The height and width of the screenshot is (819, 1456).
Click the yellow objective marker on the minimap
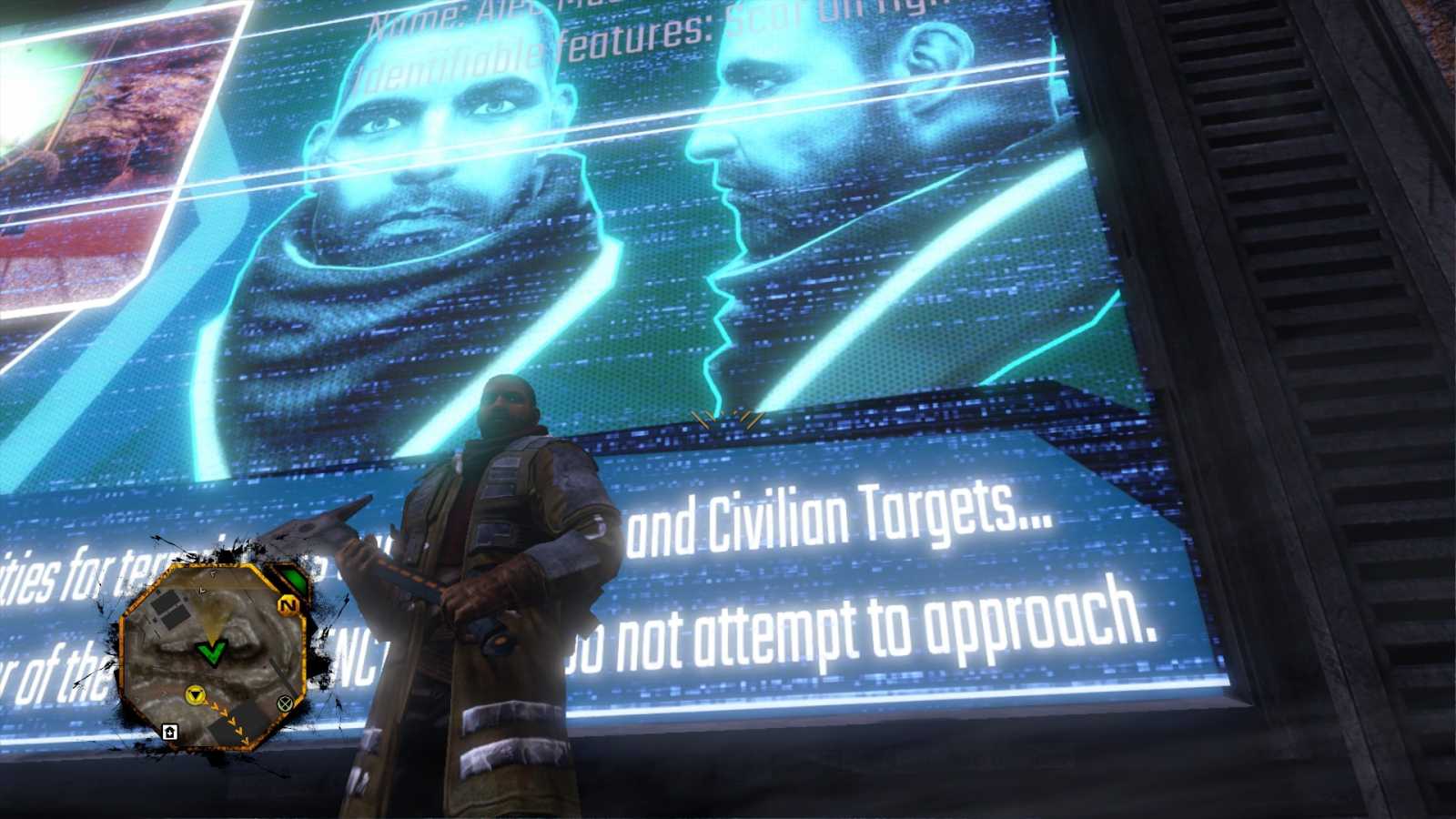[195, 696]
